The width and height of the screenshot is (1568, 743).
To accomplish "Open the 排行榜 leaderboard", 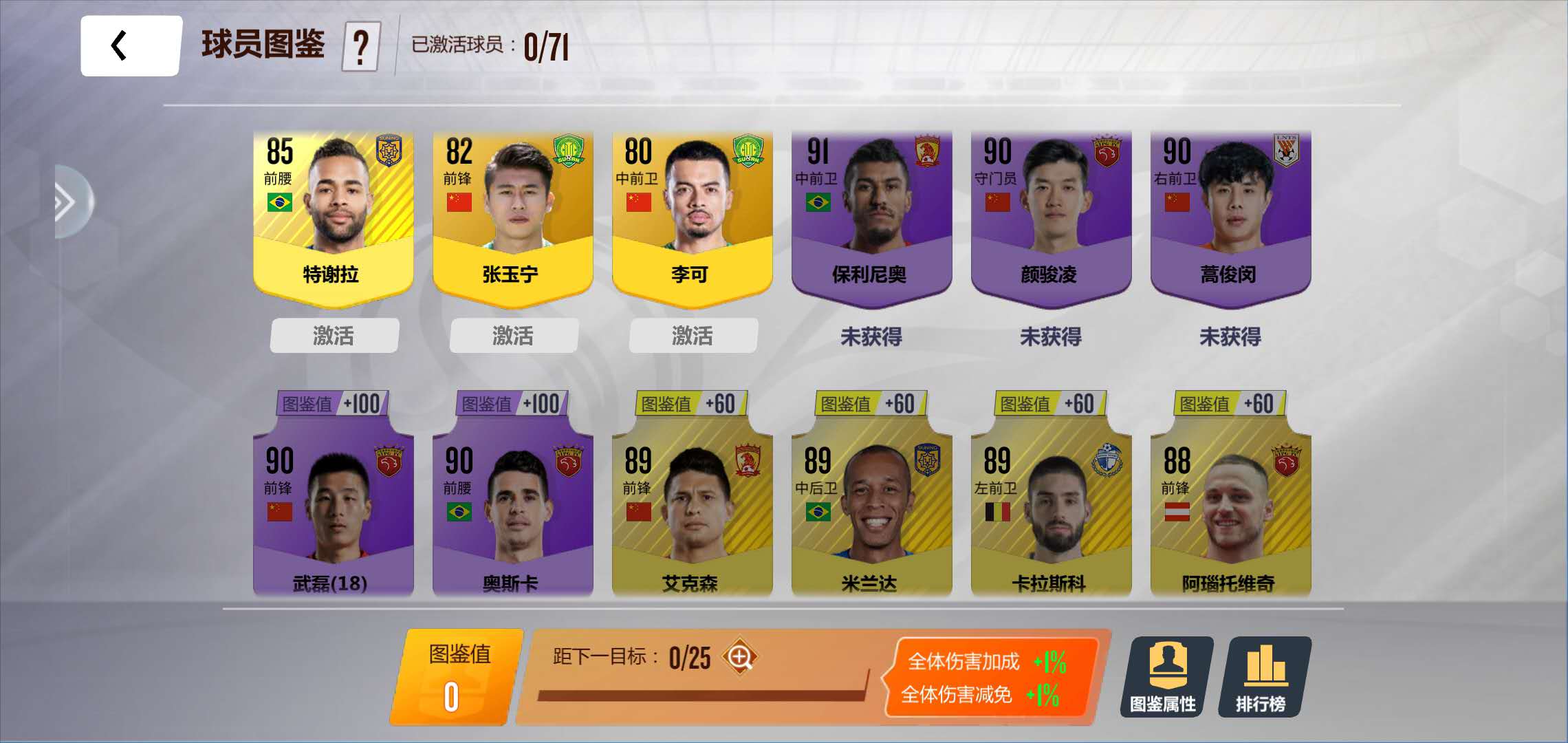I will [1264, 677].
